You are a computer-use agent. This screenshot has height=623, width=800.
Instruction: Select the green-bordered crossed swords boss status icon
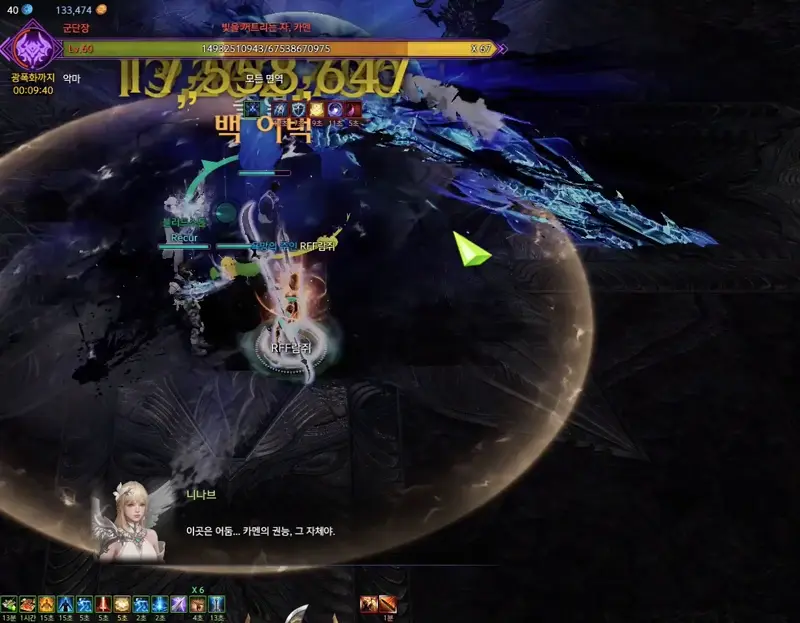[x=252, y=109]
